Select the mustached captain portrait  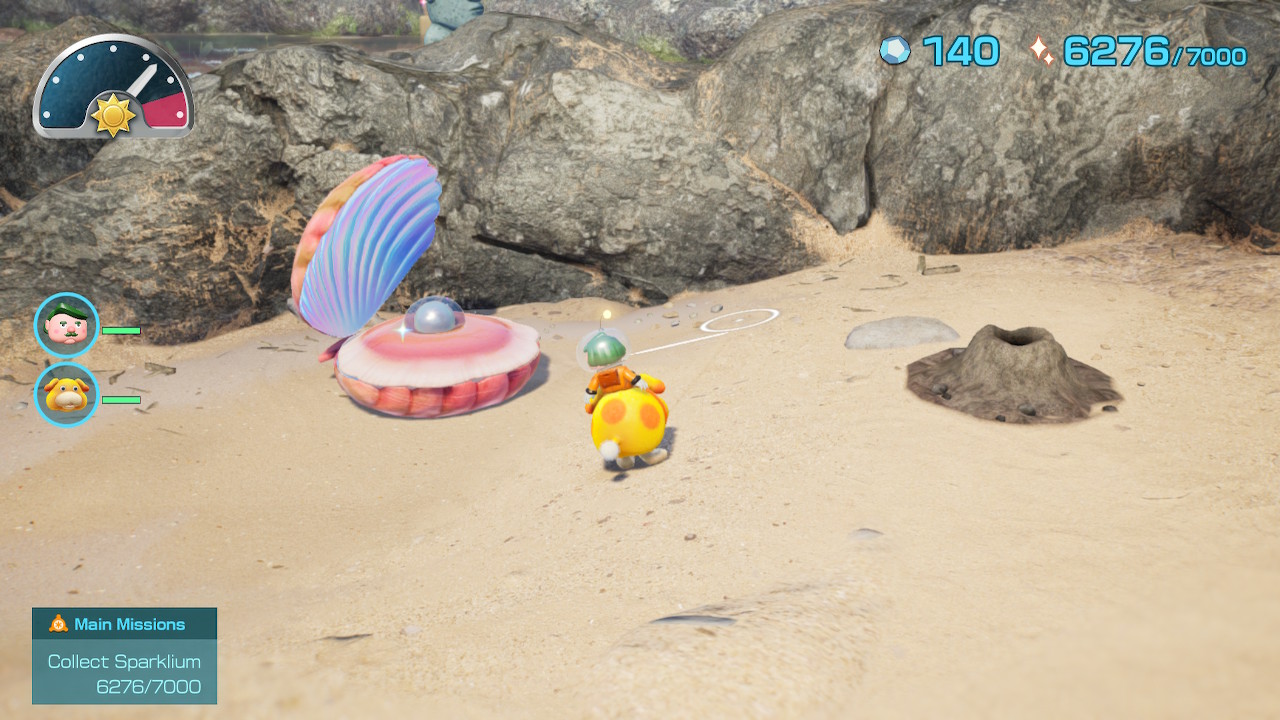[x=67, y=325]
